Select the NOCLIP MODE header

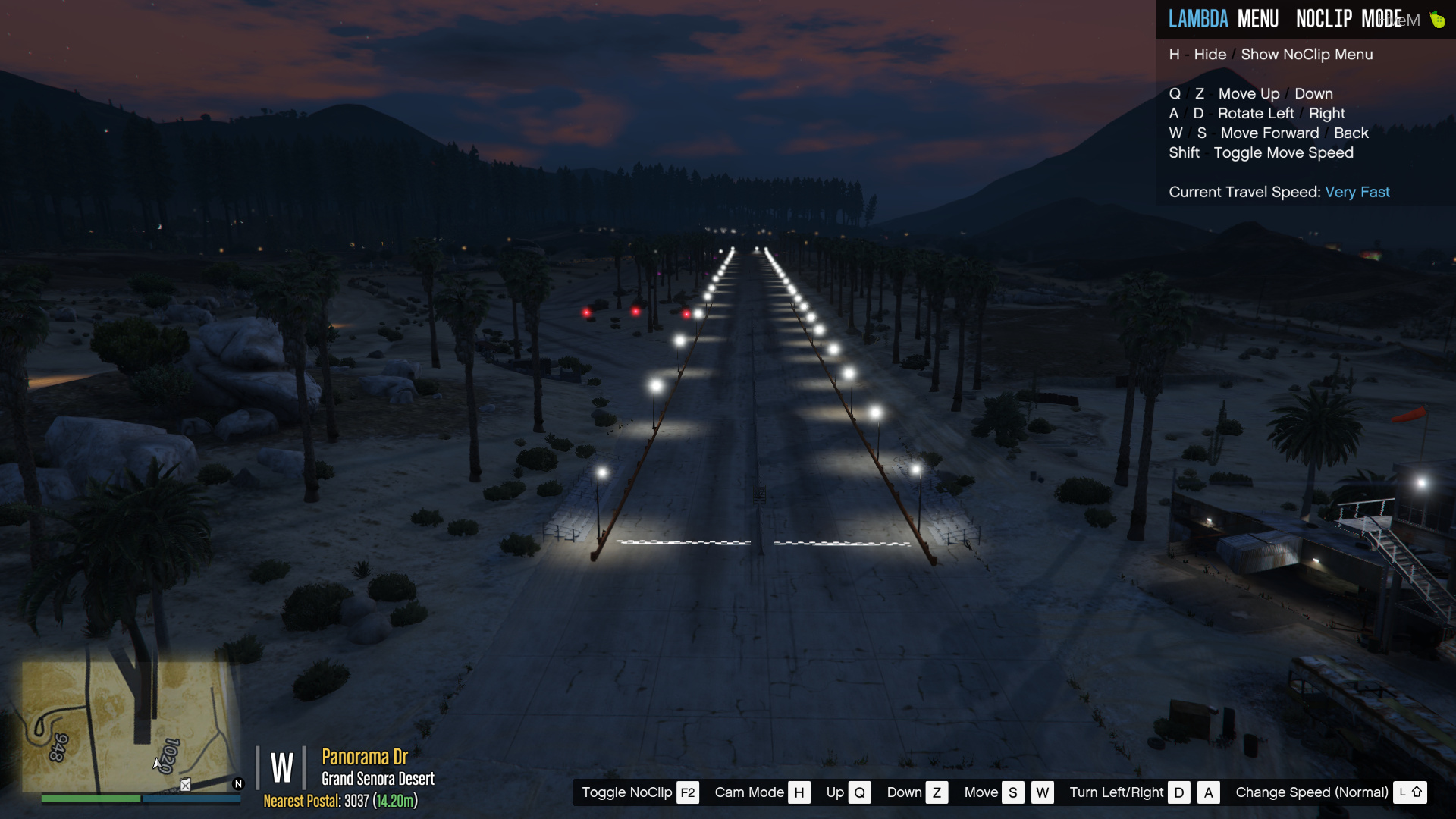click(1351, 19)
